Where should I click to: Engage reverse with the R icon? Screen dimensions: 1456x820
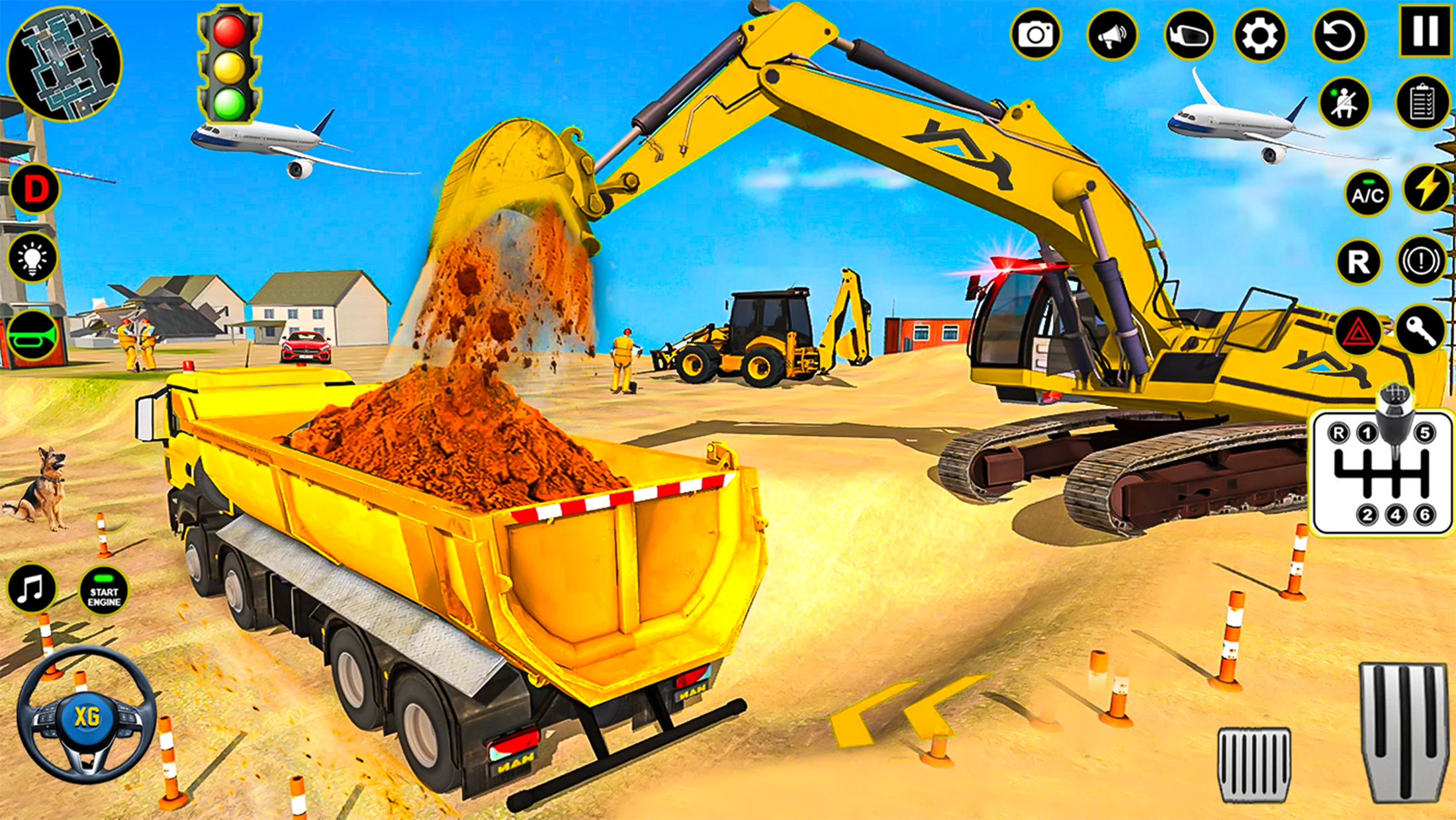(1358, 261)
